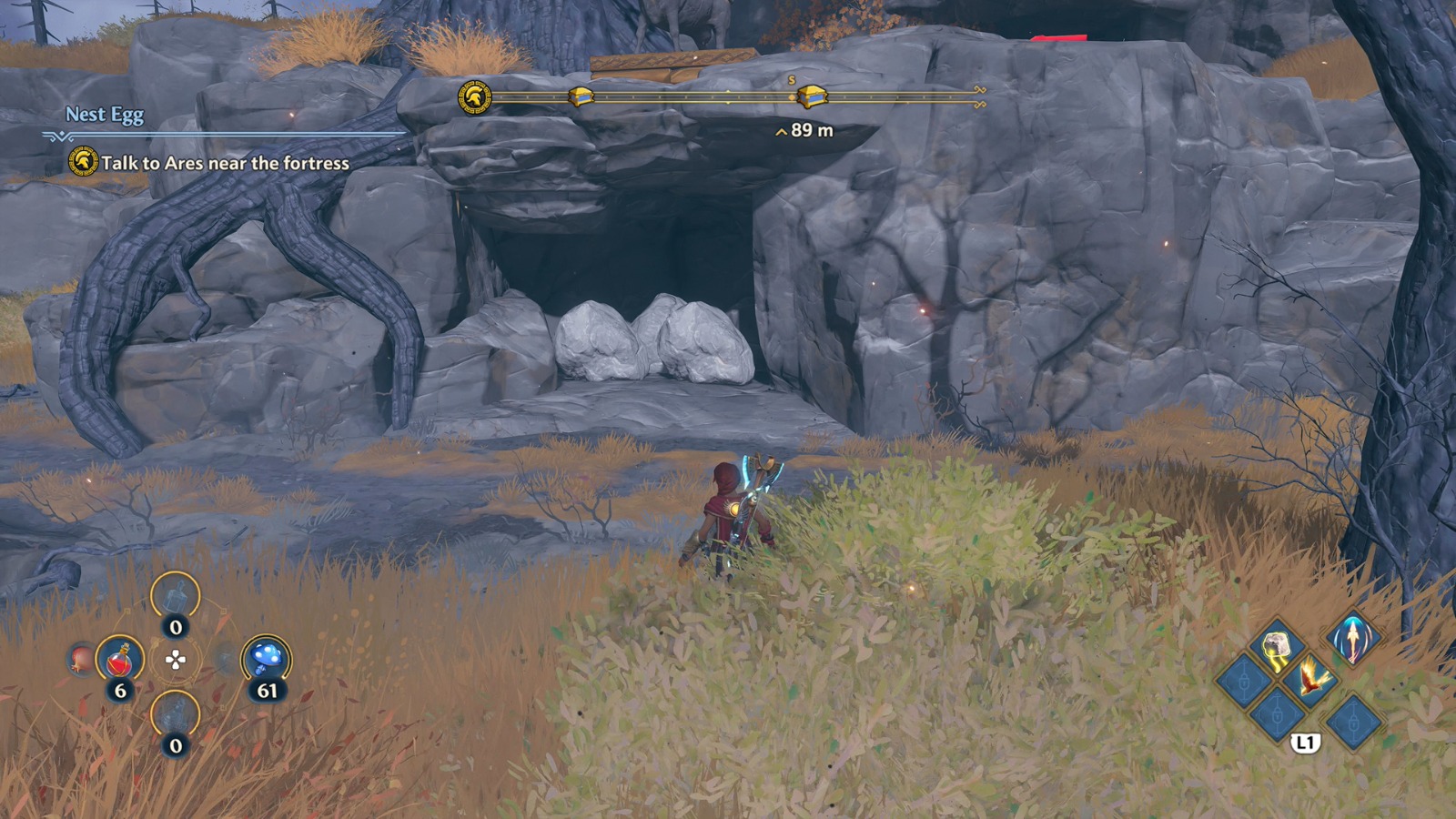Click the S direction marker on the compass
The height and width of the screenshot is (819, 1456).
tap(791, 78)
